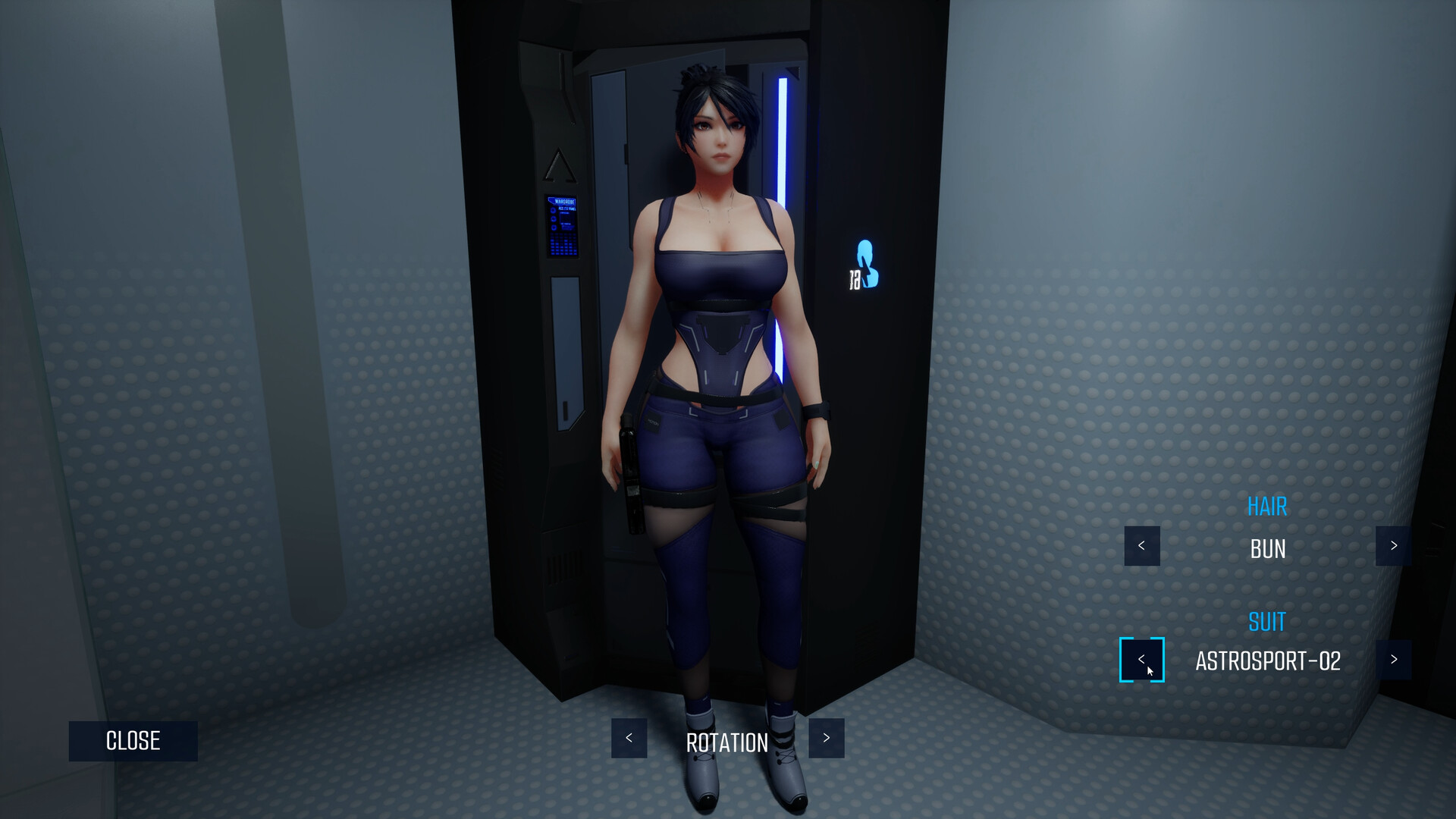This screenshot has height=819, width=1456.
Task: Click the SUIT section header
Action: (1266, 622)
